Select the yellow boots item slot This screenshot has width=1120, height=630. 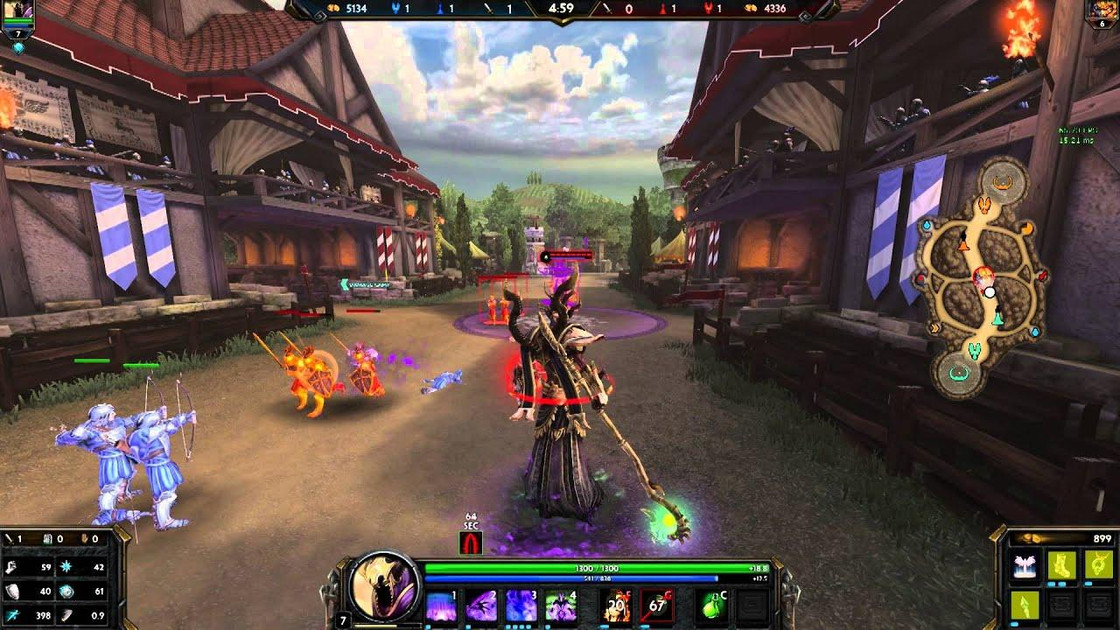pyautogui.click(x=1061, y=565)
